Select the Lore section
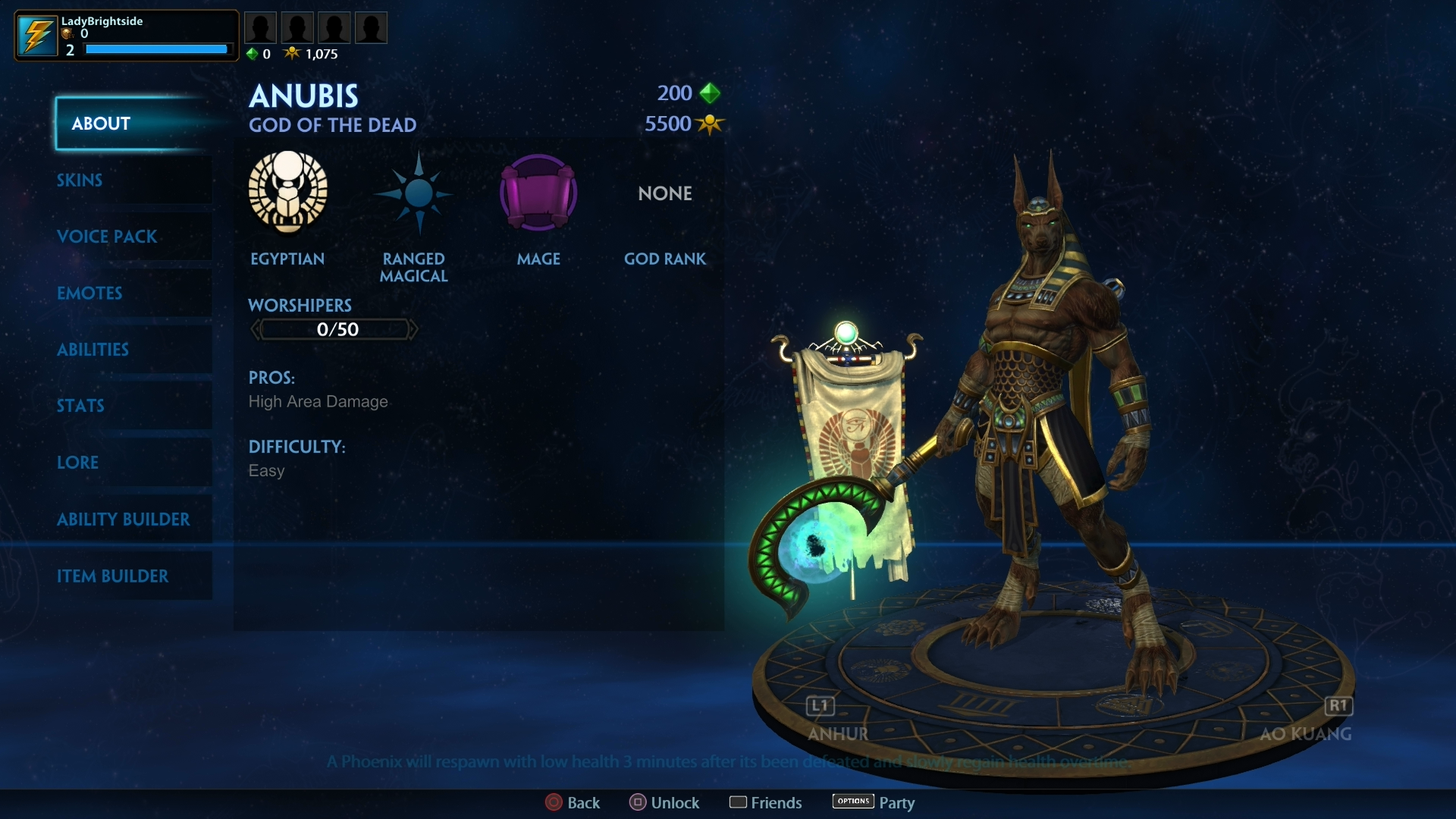Viewport: 1456px width, 819px height. click(x=78, y=463)
